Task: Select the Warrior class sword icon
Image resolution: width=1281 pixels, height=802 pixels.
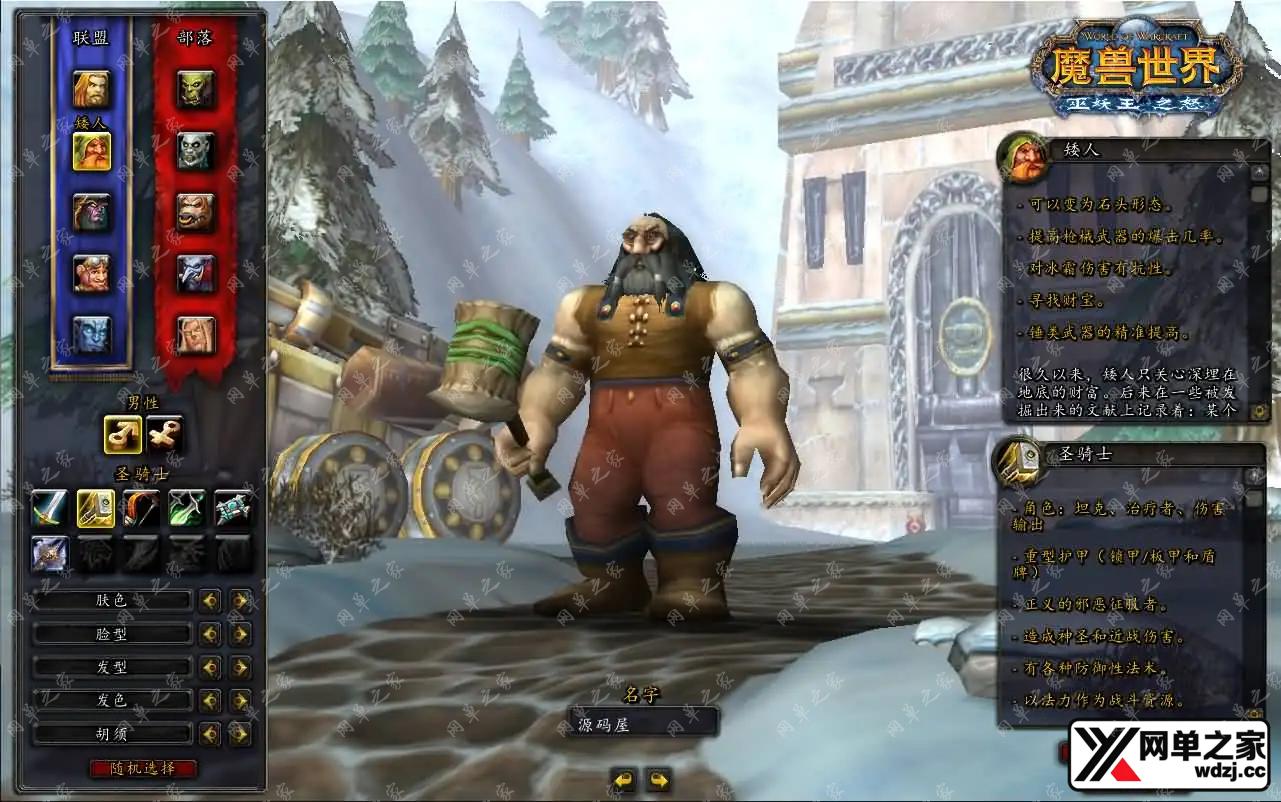Action: click(x=49, y=509)
